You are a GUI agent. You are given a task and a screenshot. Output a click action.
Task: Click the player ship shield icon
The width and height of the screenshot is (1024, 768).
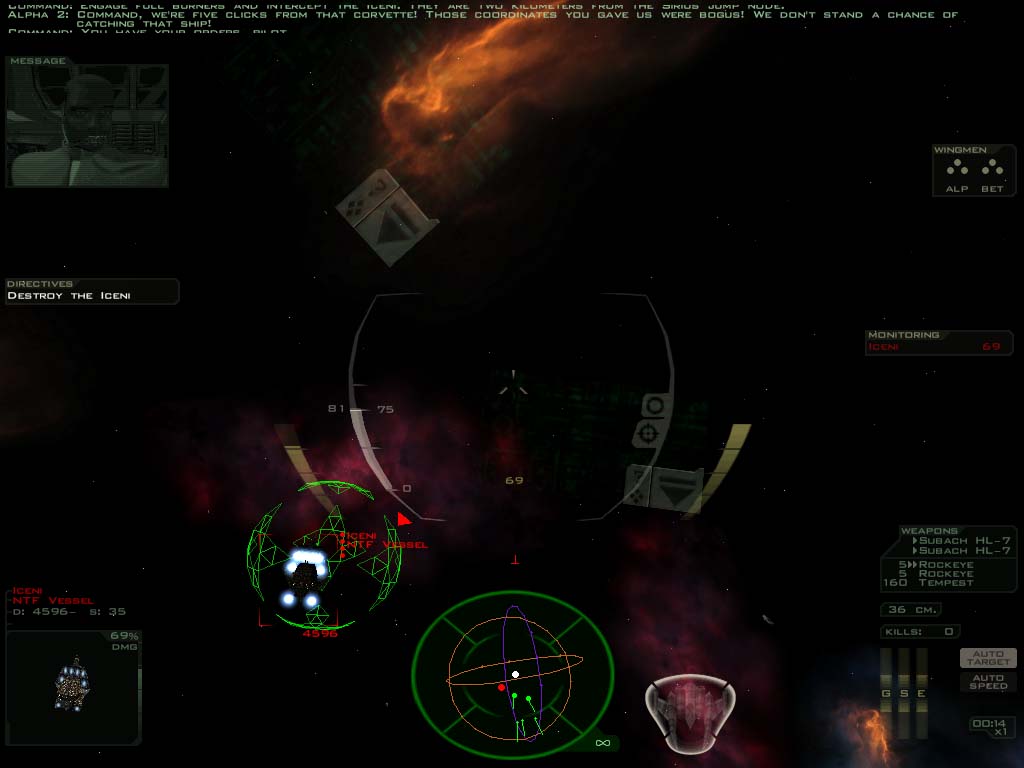click(692, 709)
